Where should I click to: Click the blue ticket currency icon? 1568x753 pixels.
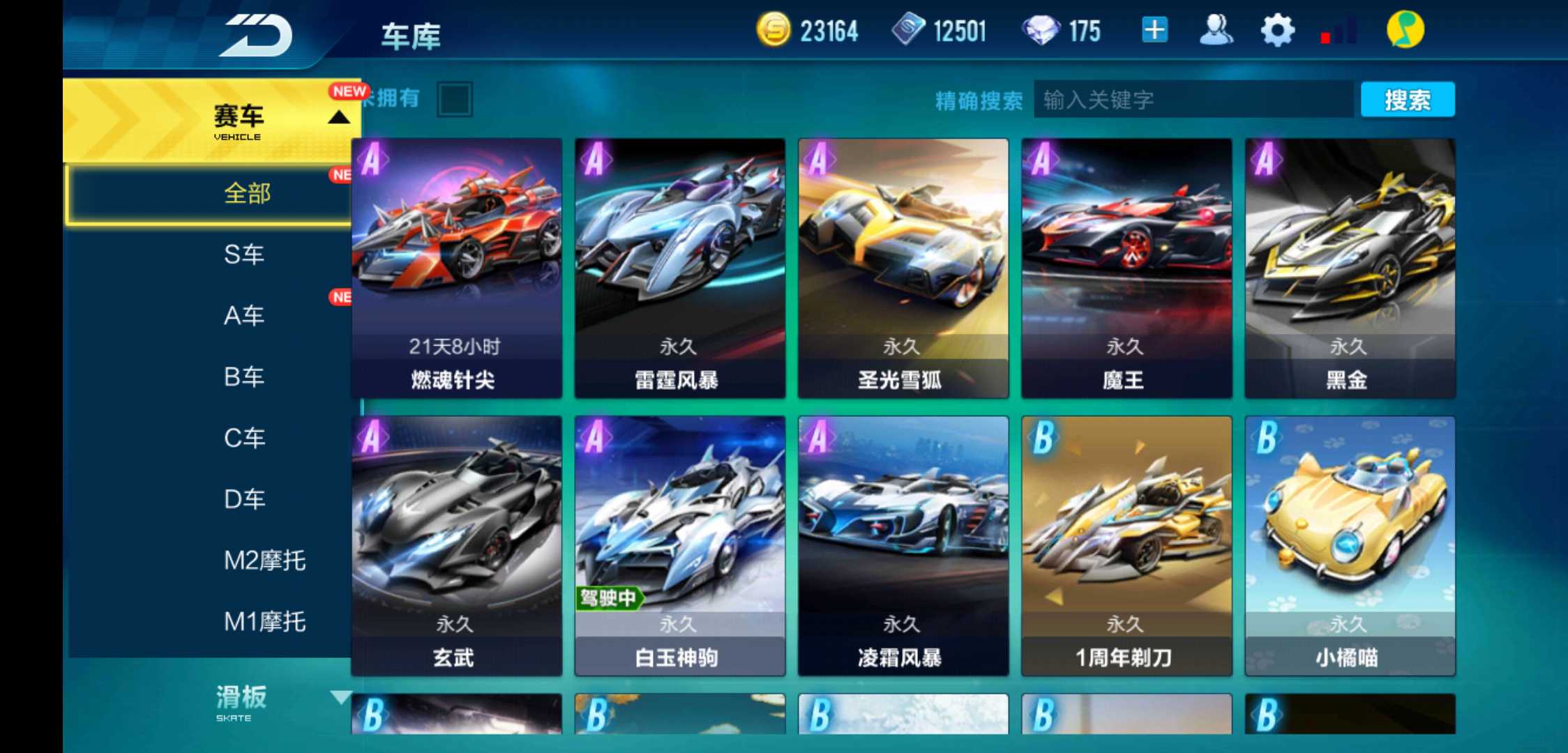click(910, 31)
